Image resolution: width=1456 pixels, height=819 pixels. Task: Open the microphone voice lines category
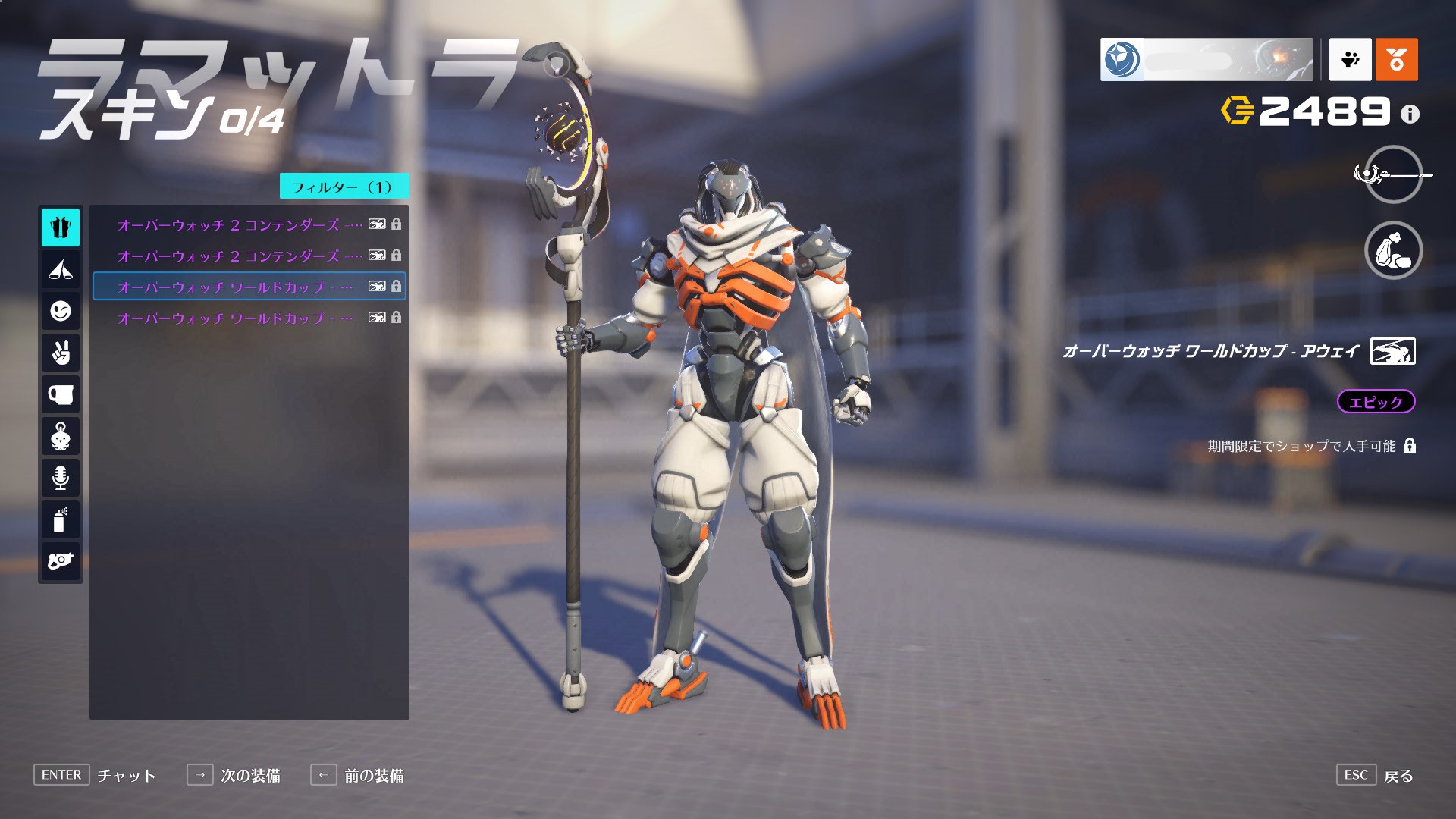pos(61,478)
